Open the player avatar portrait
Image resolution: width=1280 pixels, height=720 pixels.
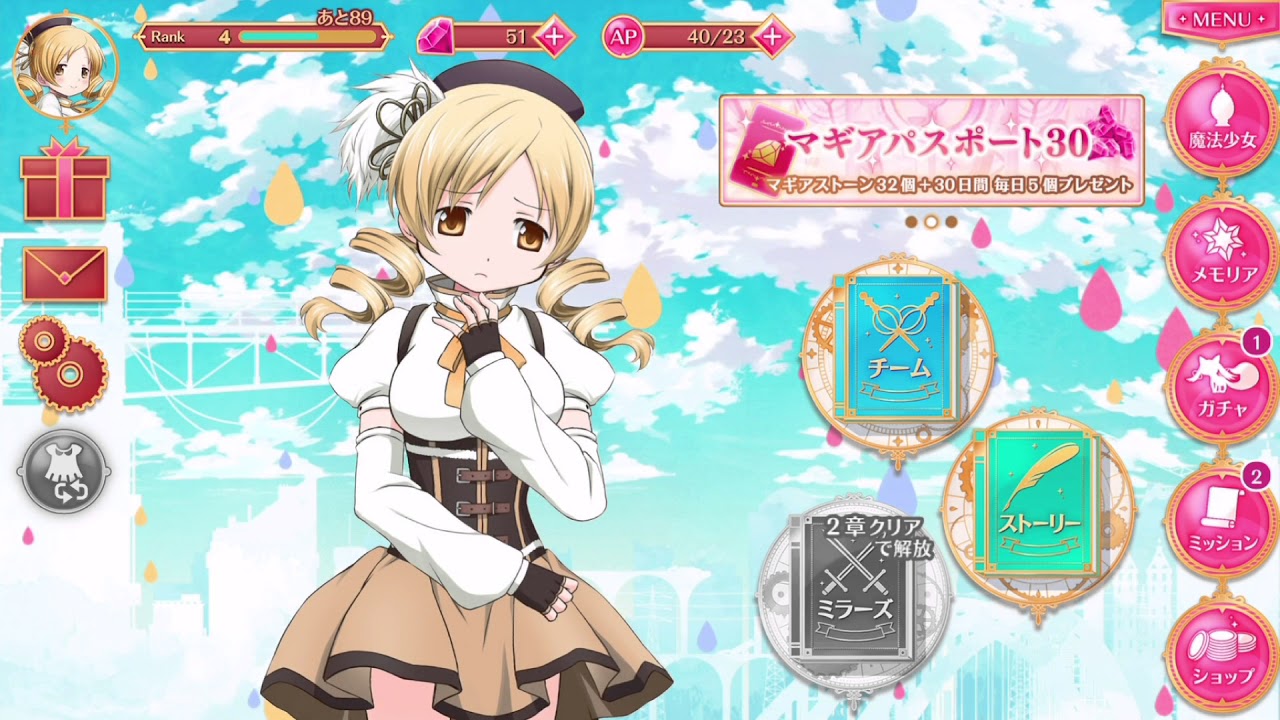click(x=65, y=65)
